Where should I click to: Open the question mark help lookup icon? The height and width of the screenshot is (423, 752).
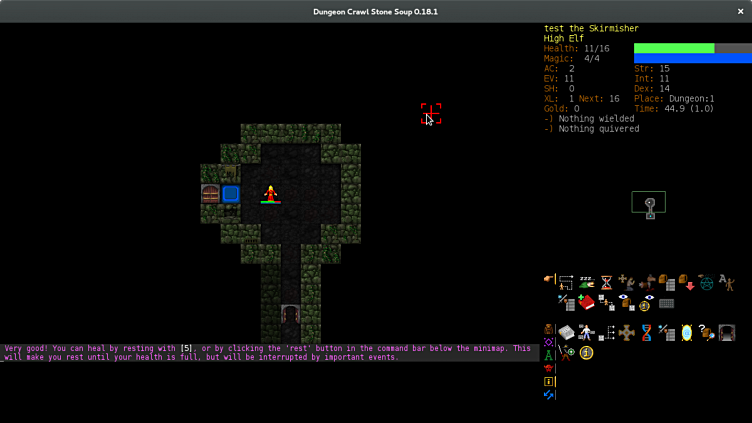[x=707, y=333]
